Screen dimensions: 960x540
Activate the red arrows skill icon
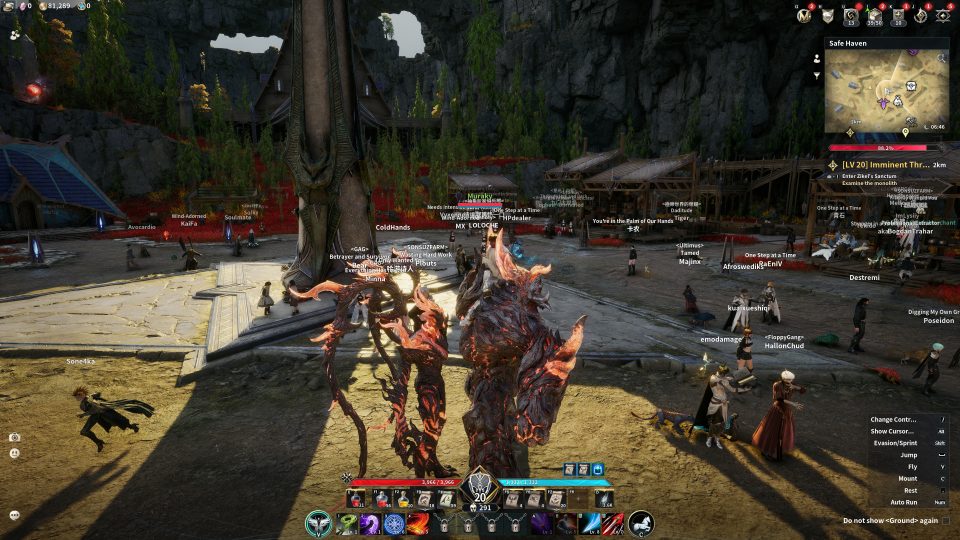coord(613,523)
